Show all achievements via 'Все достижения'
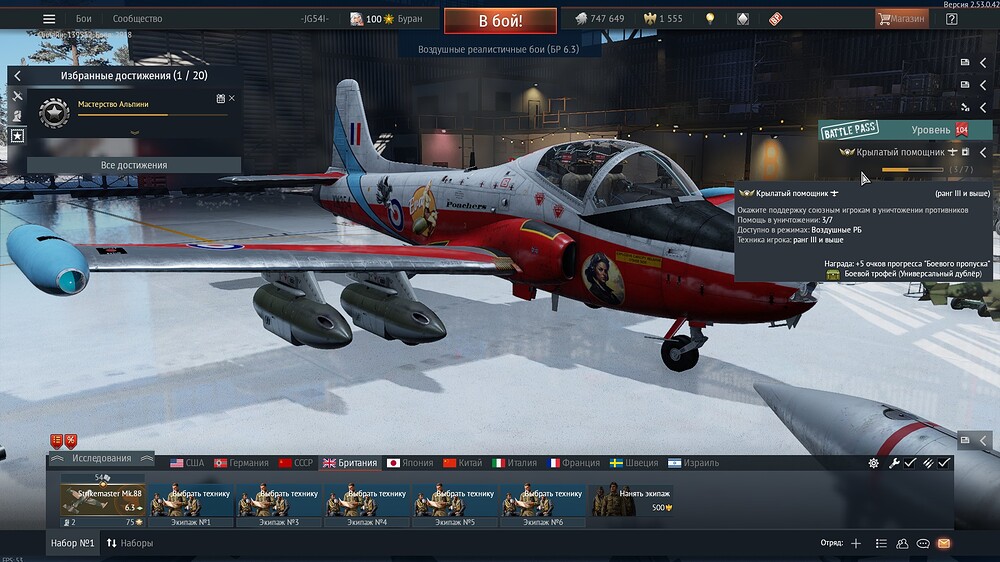 134,165
